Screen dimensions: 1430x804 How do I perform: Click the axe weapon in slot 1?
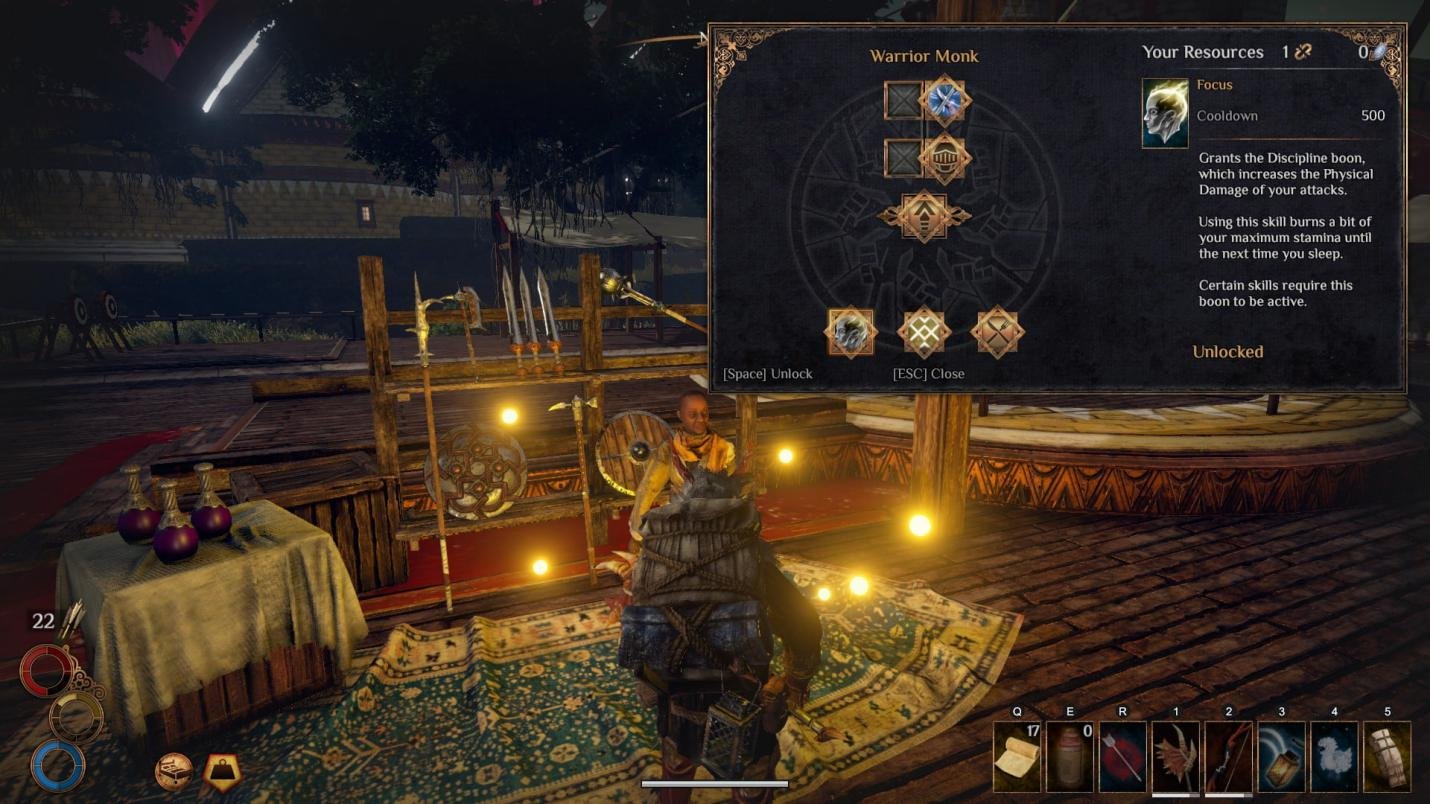(x=1175, y=757)
